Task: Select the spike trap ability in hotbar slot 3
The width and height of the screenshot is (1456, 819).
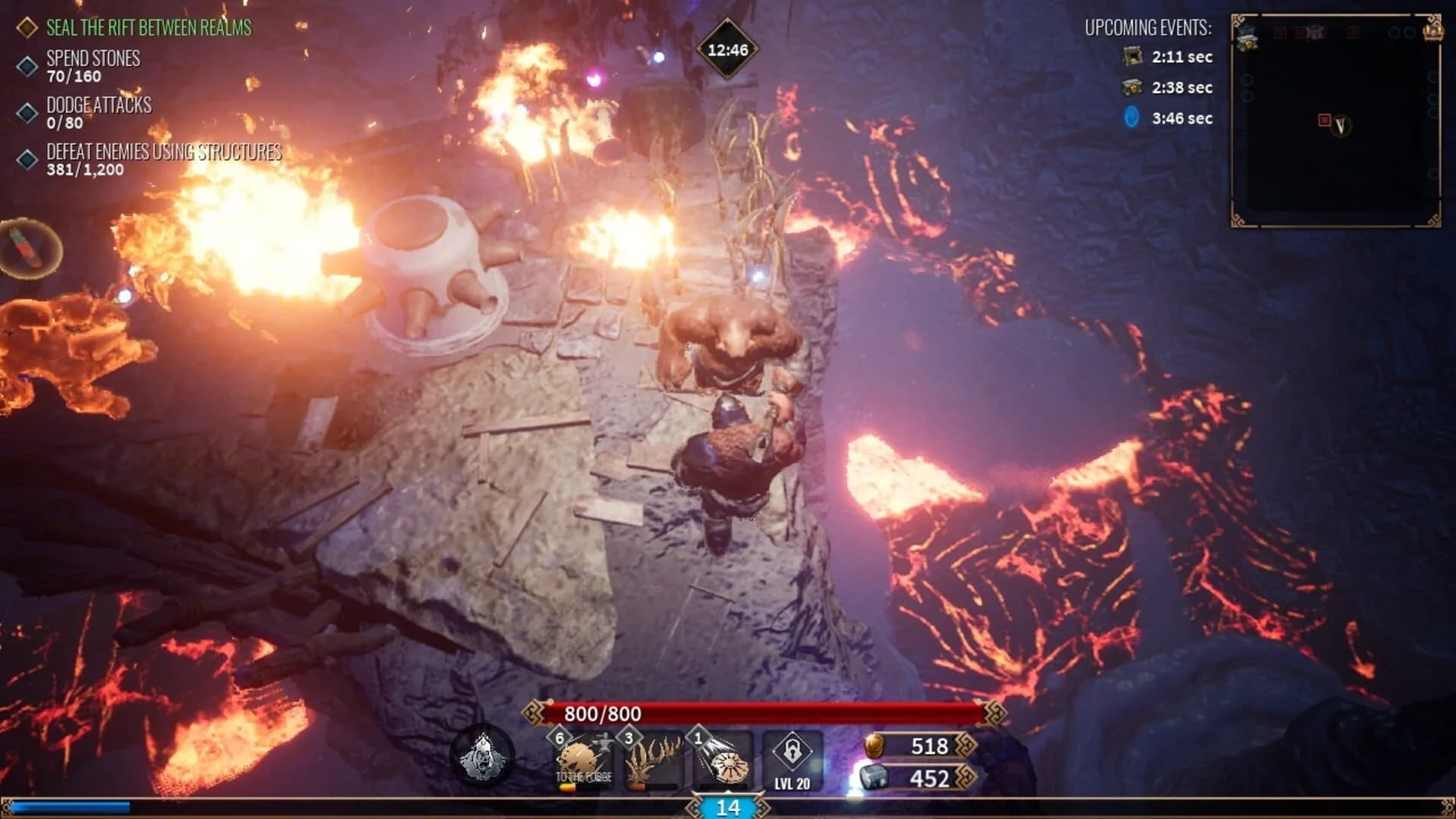Action: pos(655,758)
